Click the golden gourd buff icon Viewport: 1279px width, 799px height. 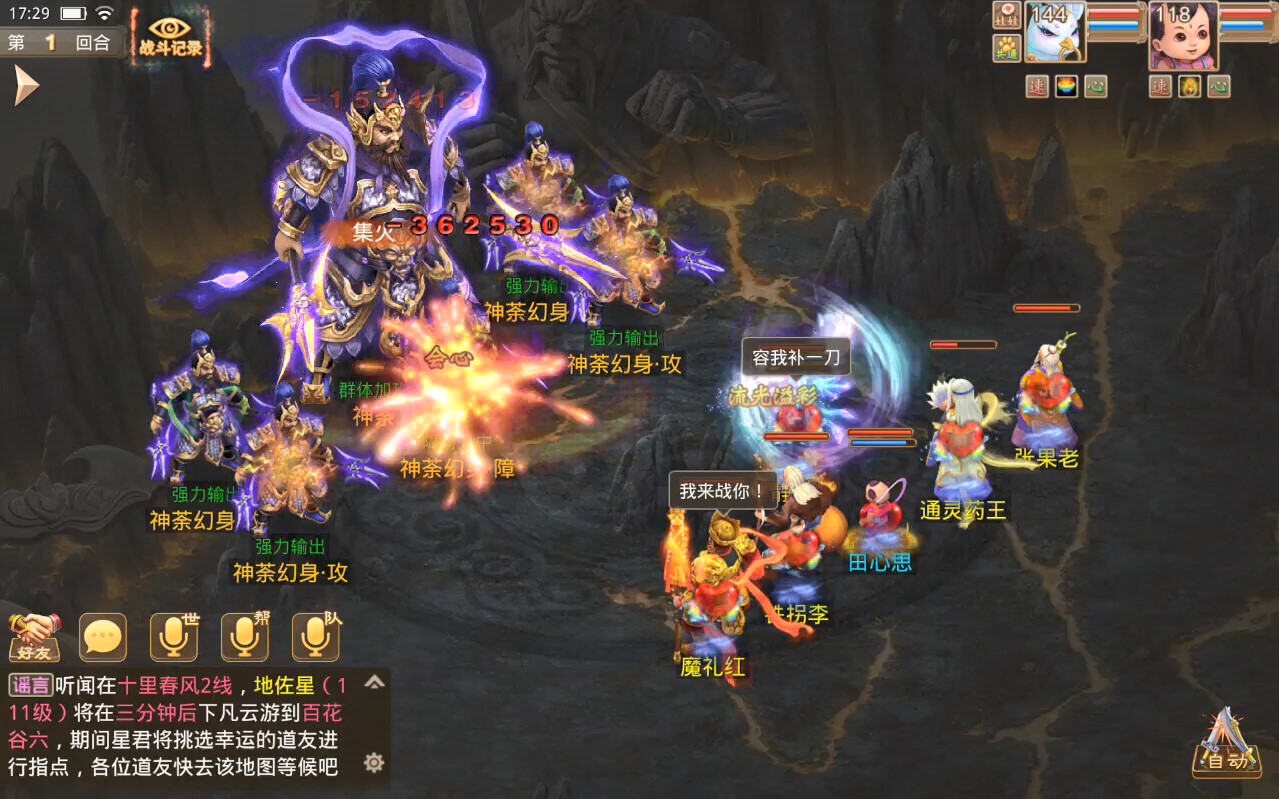pyautogui.click(x=1189, y=86)
